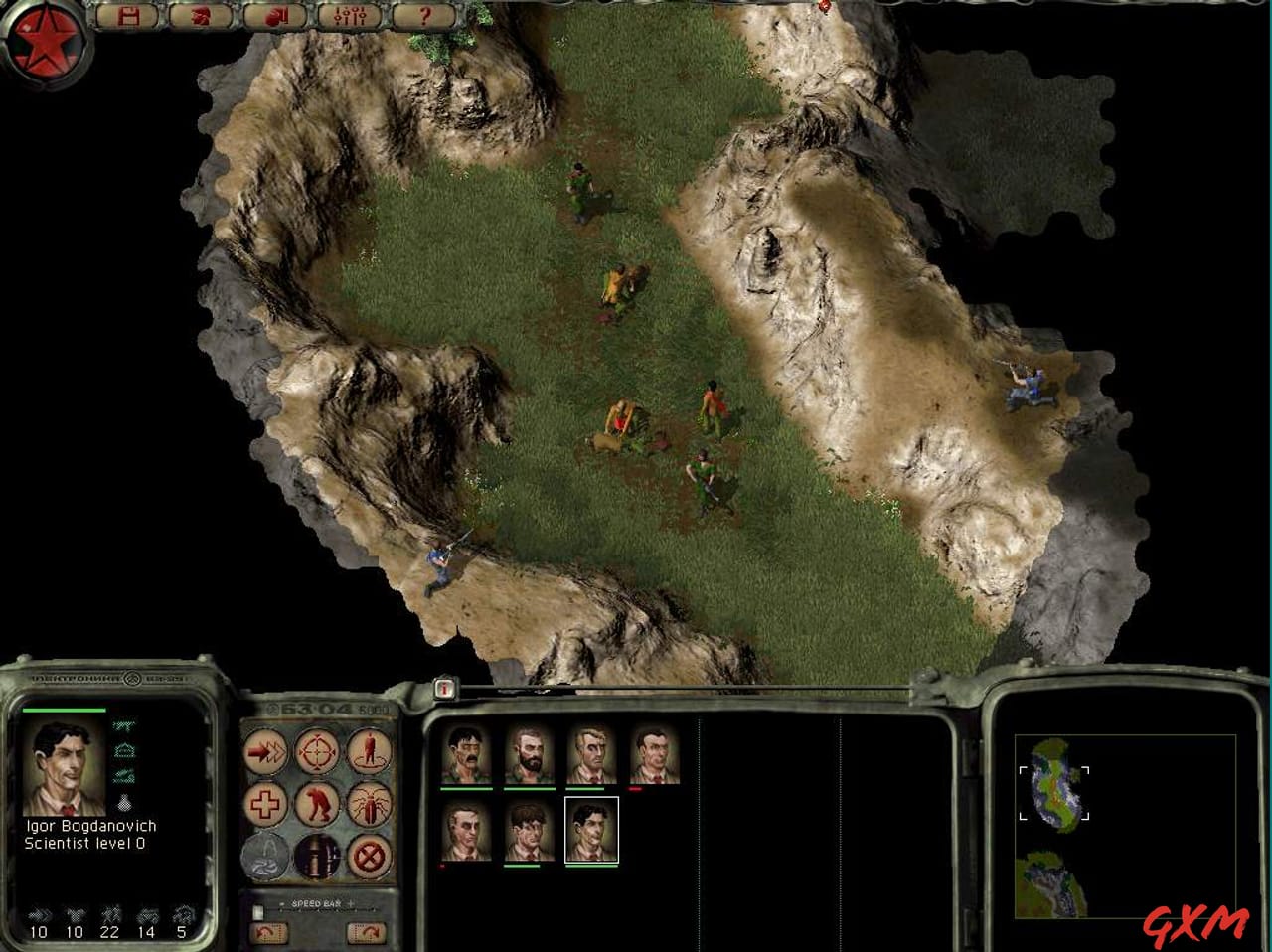Image resolution: width=1272 pixels, height=952 pixels.
Task: Click the medic cross healing icon
Action: pos(266,804)
